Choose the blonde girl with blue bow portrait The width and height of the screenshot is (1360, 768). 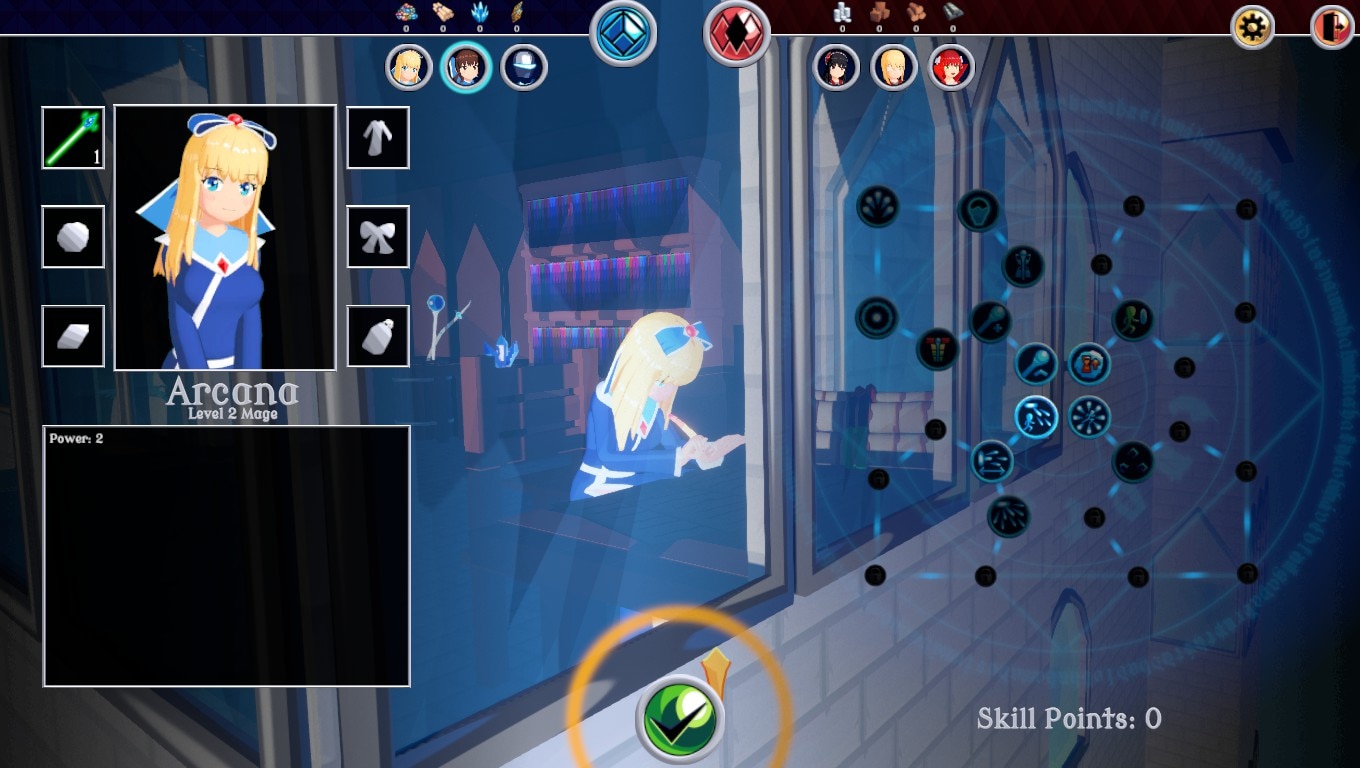tap(408, 68)
